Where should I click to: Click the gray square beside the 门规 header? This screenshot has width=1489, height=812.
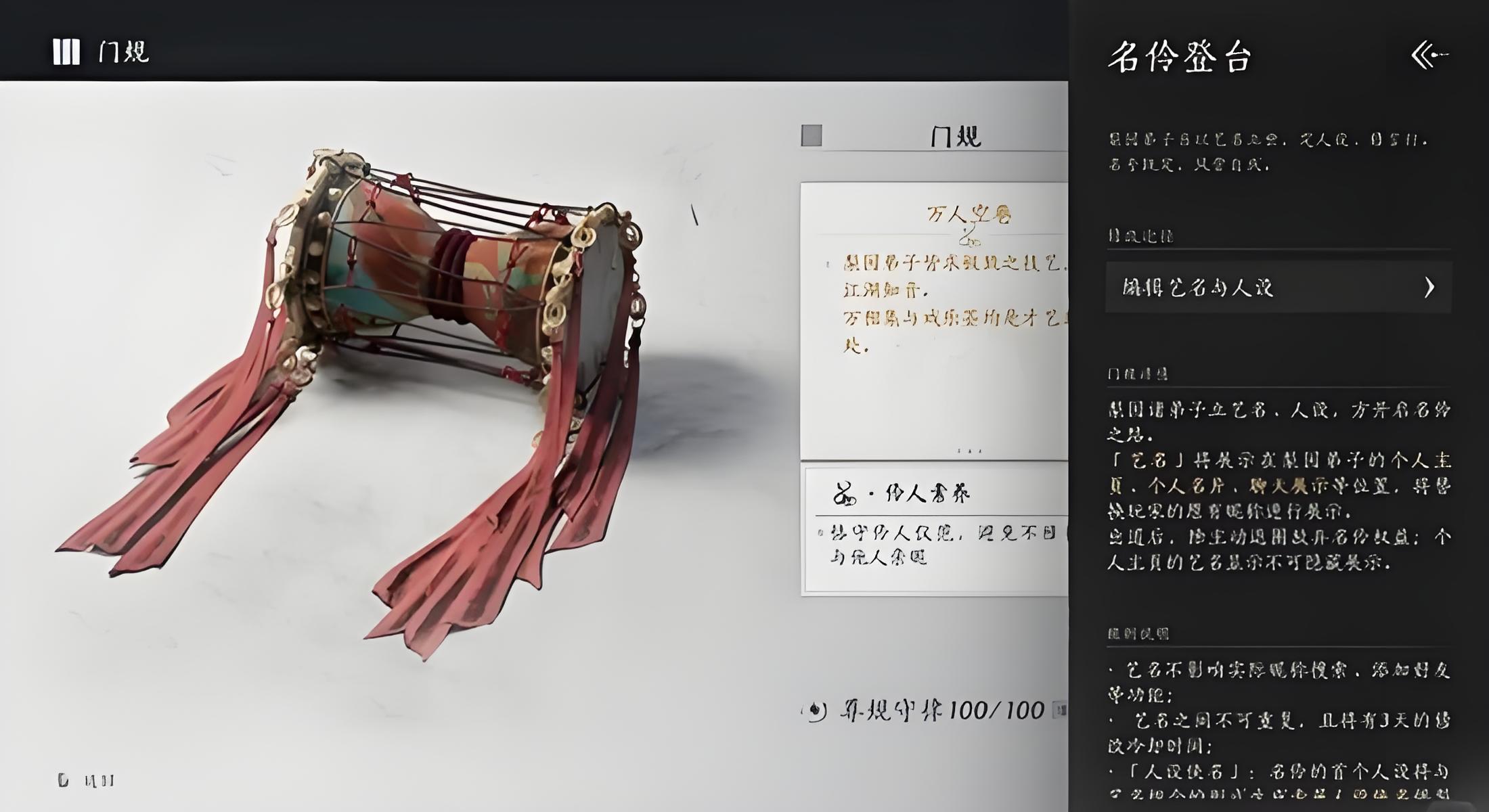(812, 135)
